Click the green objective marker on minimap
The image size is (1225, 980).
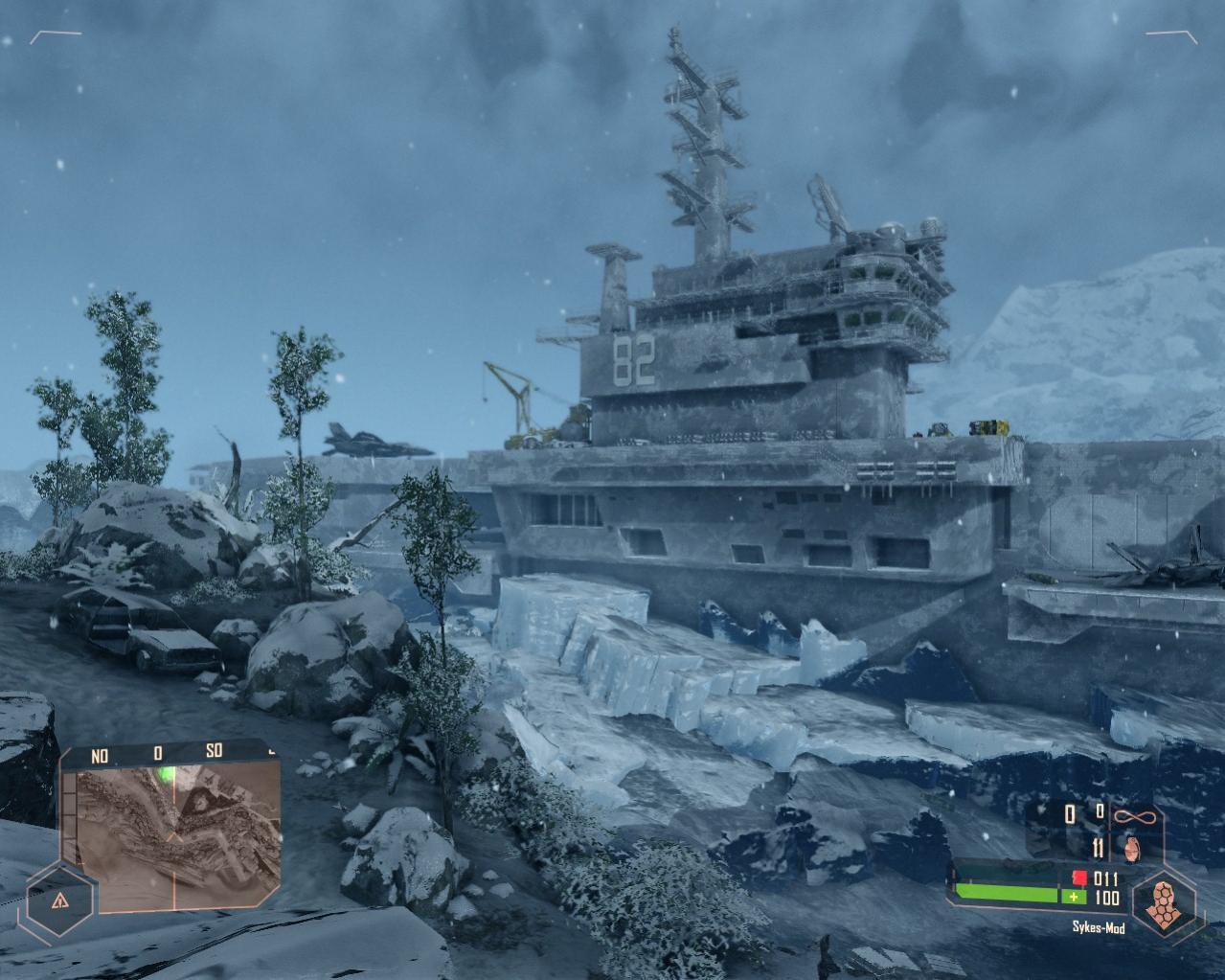[168, 774]
